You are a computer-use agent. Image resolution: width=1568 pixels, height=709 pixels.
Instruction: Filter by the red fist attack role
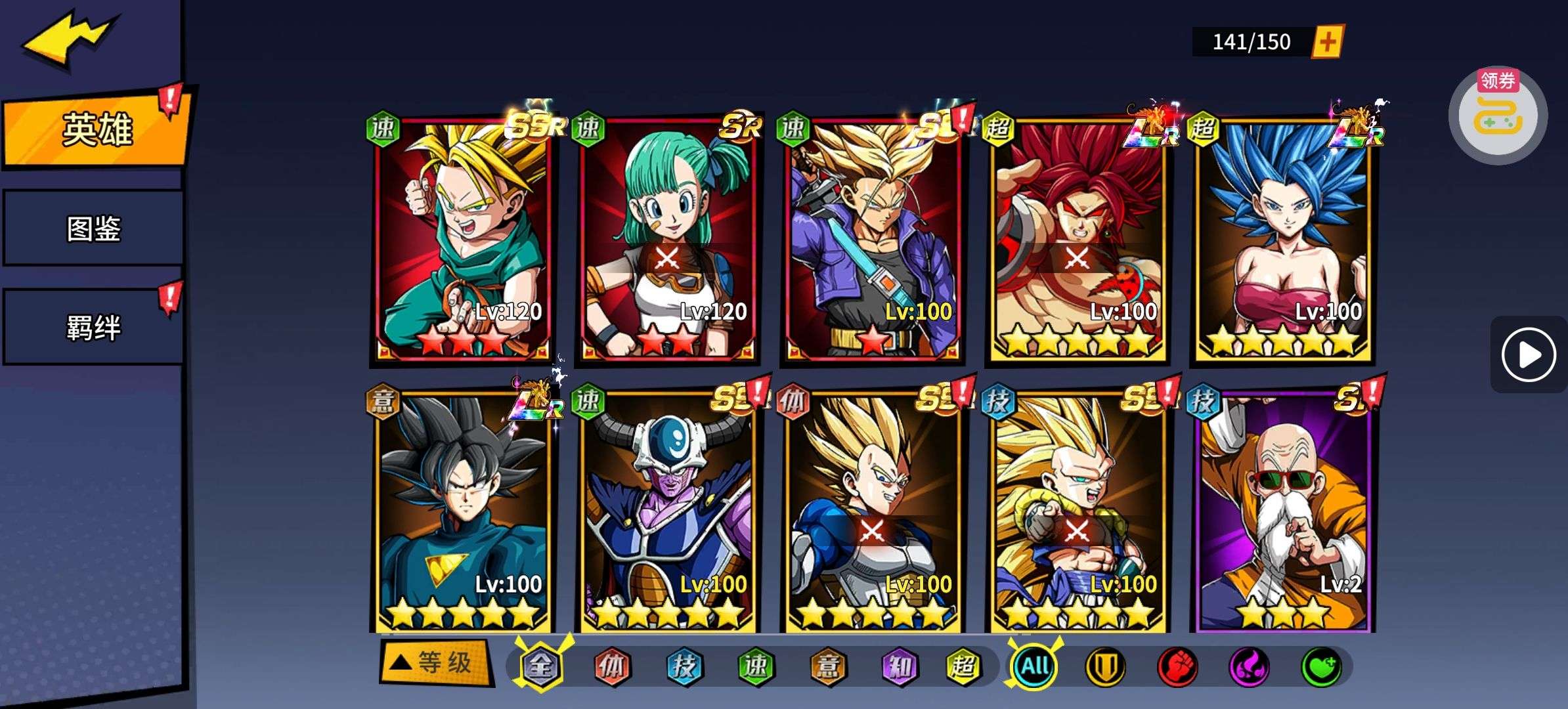coord(1177,666)
